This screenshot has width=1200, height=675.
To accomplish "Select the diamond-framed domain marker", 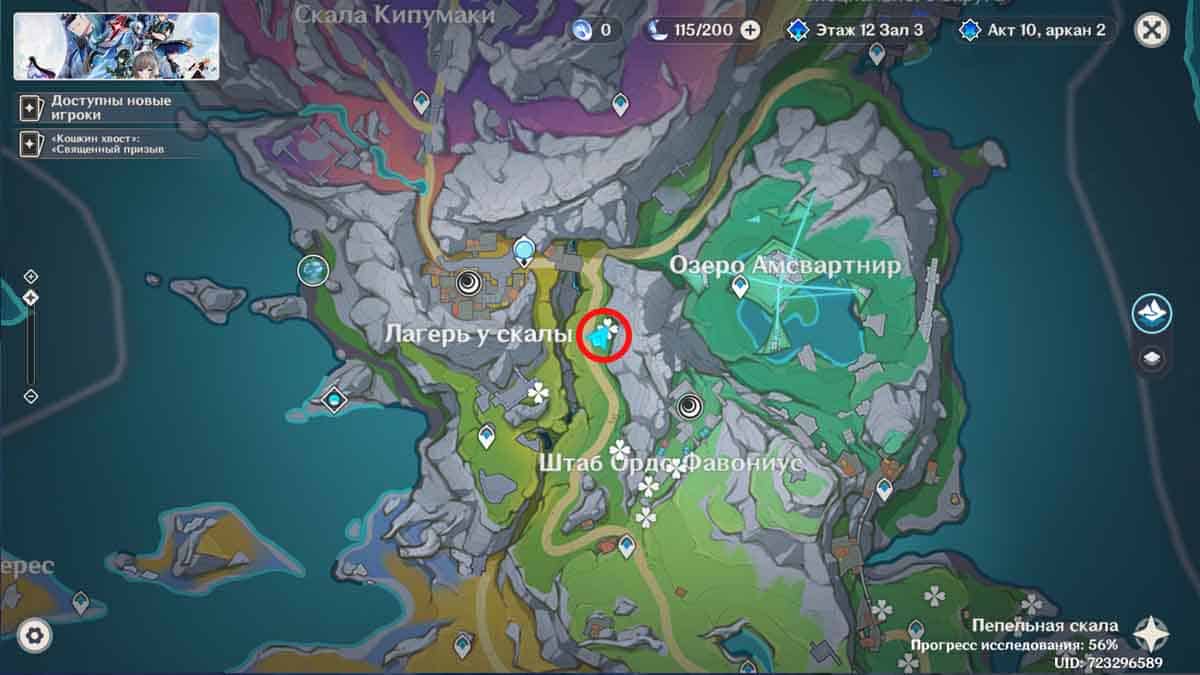I will 333,401.
